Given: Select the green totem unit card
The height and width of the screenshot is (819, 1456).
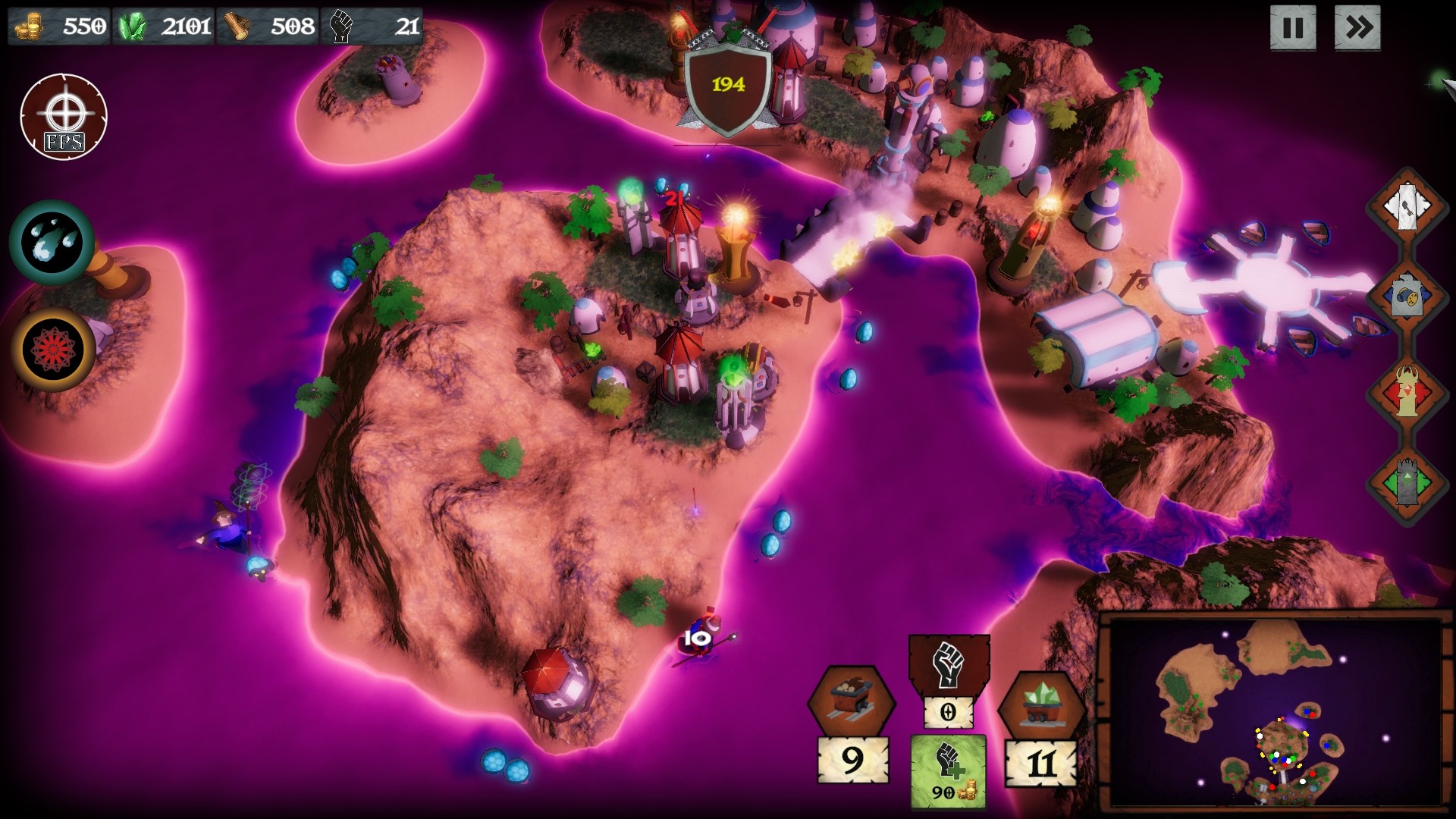Looking at the screenshot, I should tap(1407, 481).
